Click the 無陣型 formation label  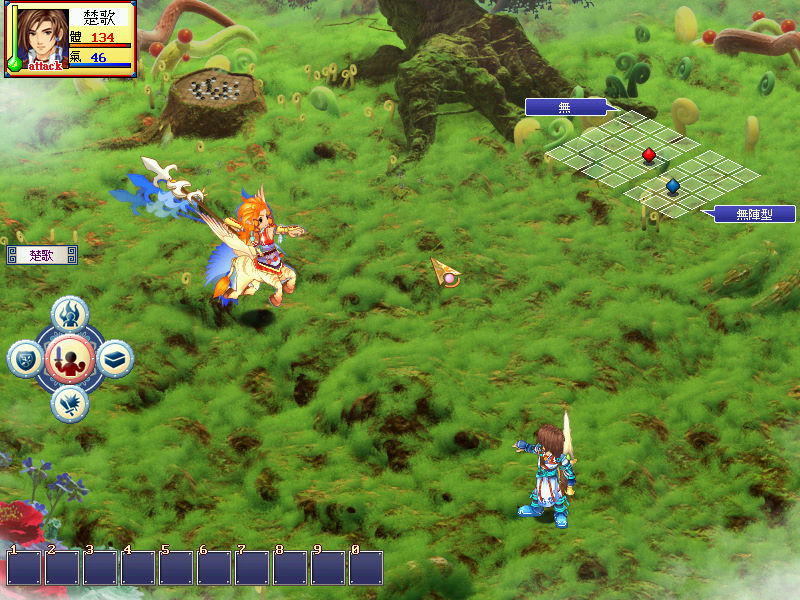pos(754,214)
